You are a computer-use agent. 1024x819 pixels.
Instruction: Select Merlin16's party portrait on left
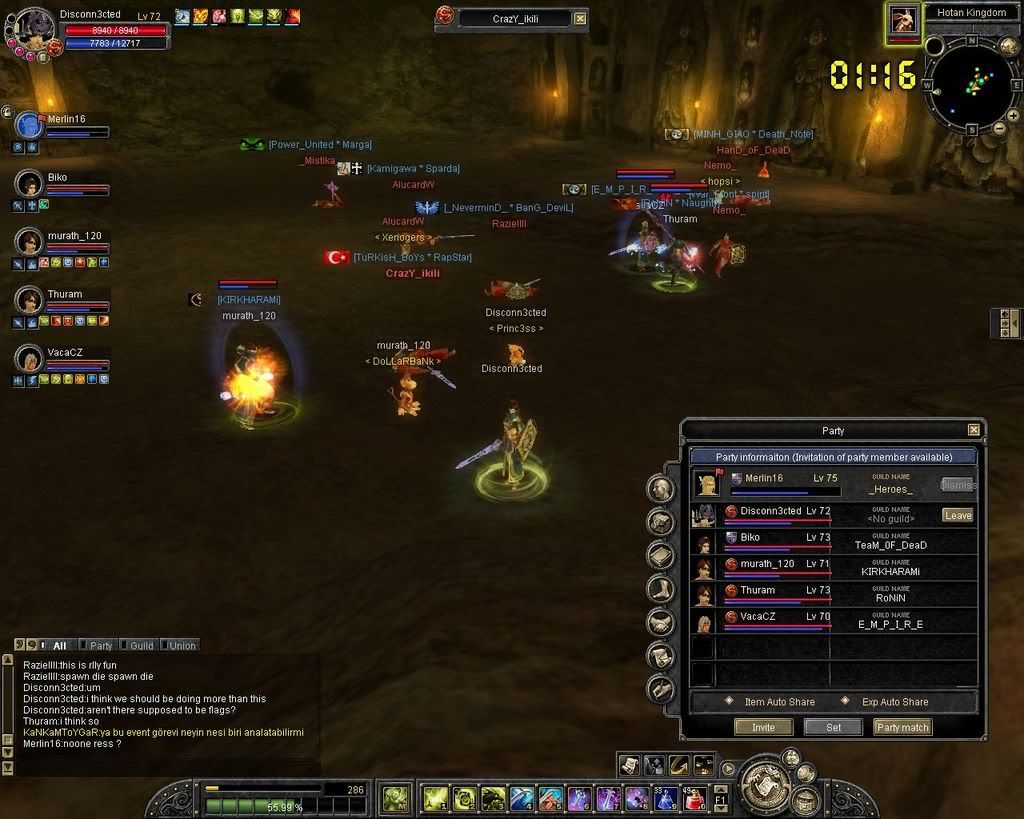[x=30, y=126]
